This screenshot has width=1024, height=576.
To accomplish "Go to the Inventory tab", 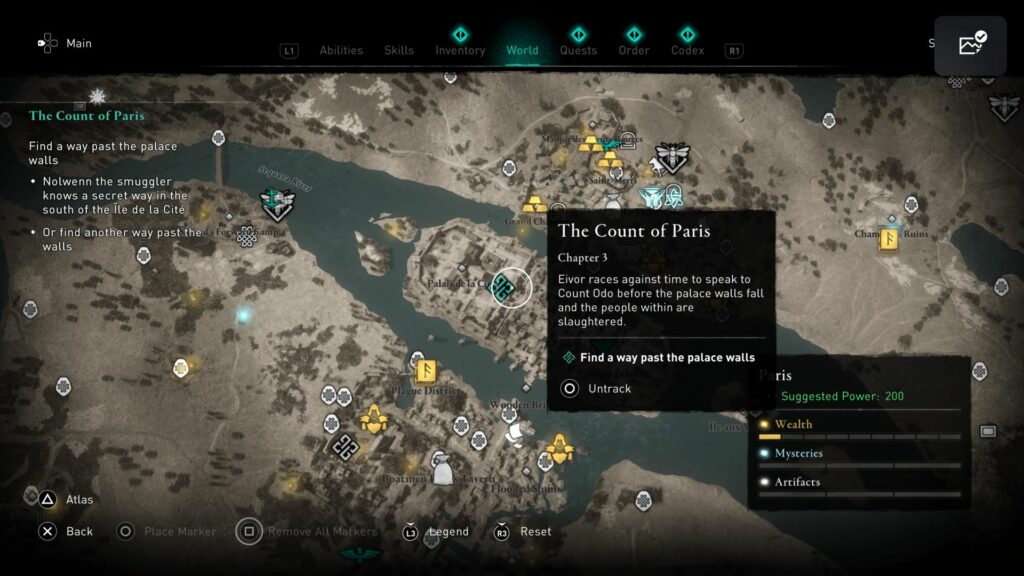I will (460, 50).
